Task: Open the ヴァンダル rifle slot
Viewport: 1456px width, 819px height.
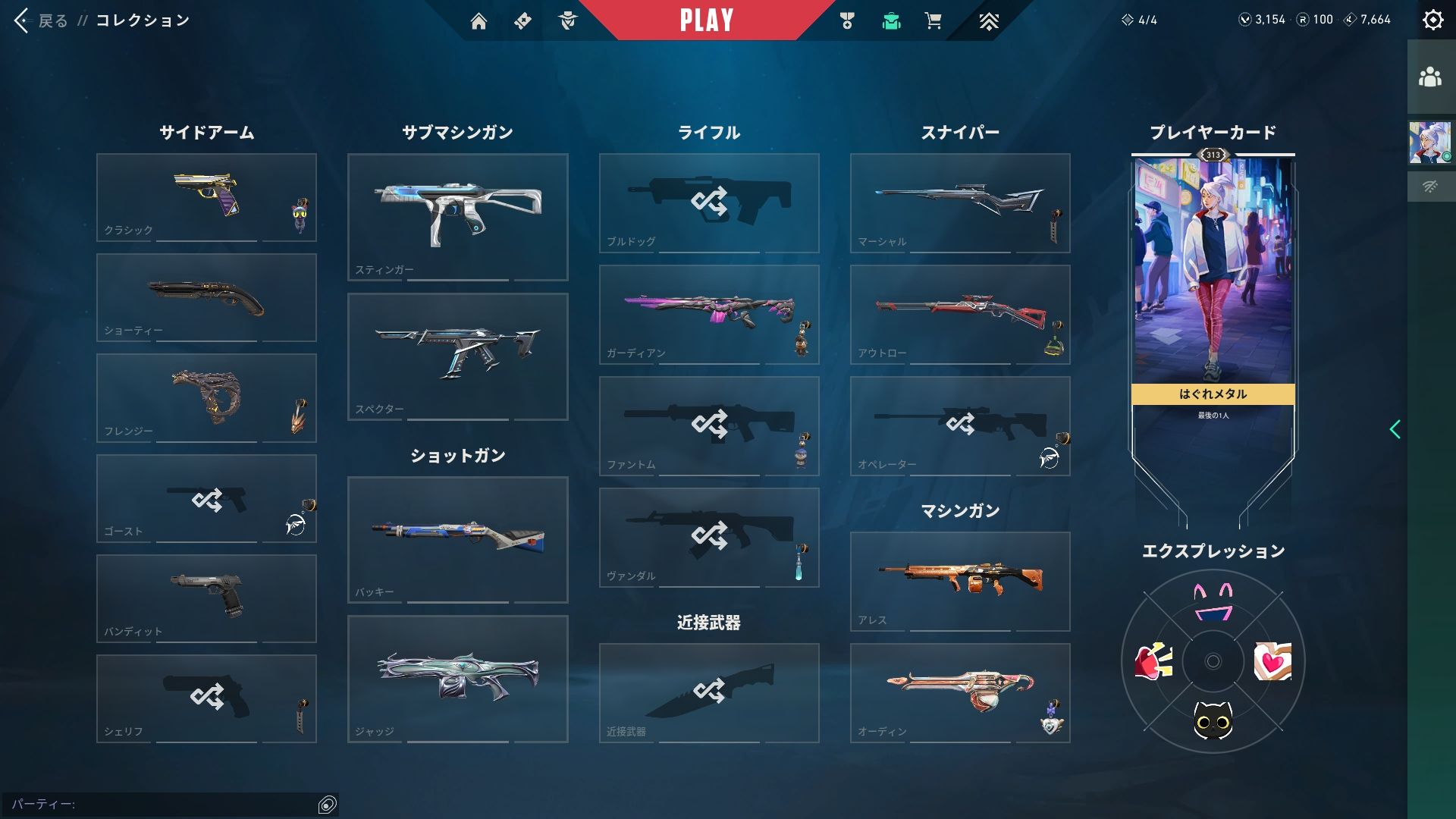Action: [x=708, y=537]
